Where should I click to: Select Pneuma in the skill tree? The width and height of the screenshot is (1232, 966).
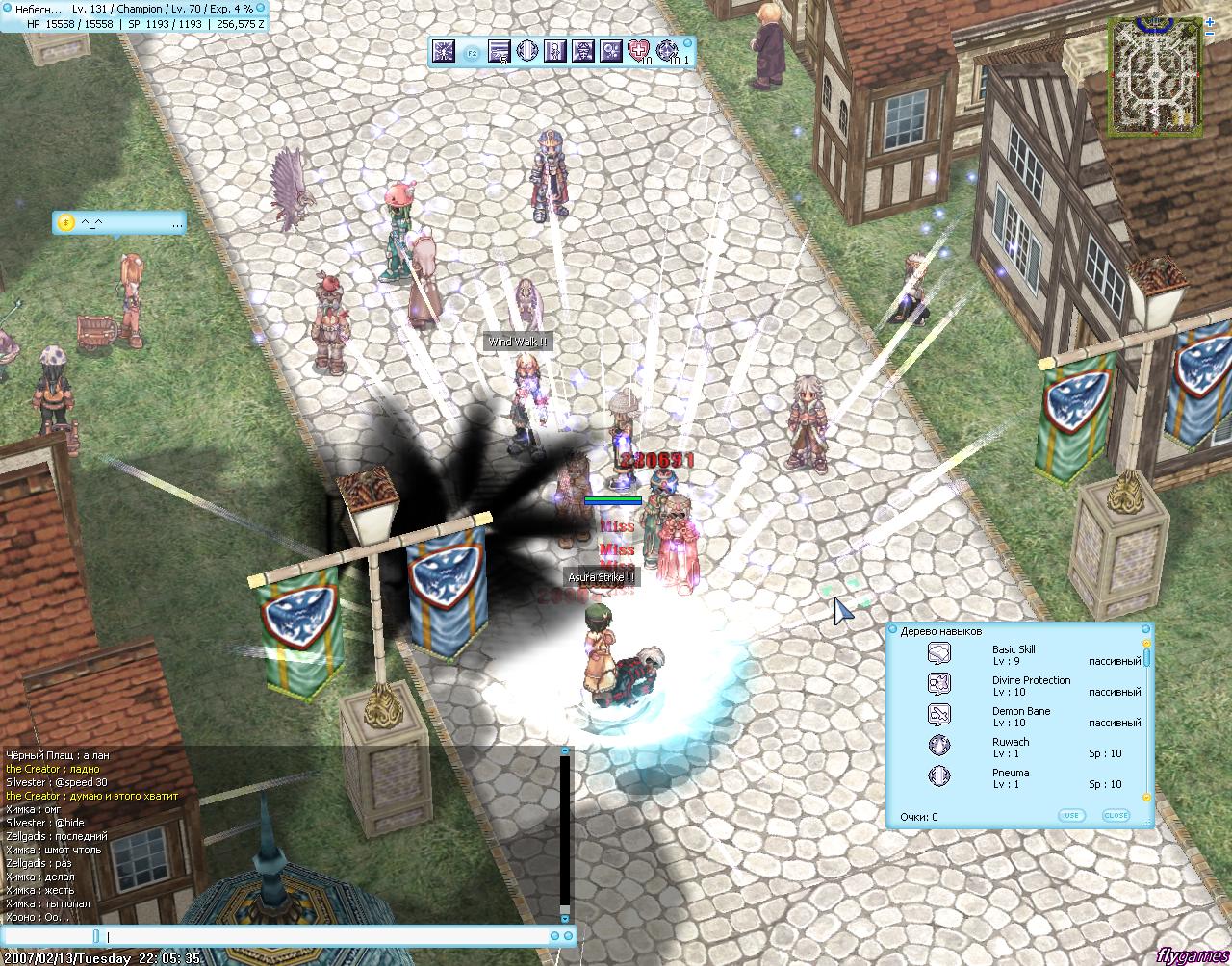(1010, 777)
